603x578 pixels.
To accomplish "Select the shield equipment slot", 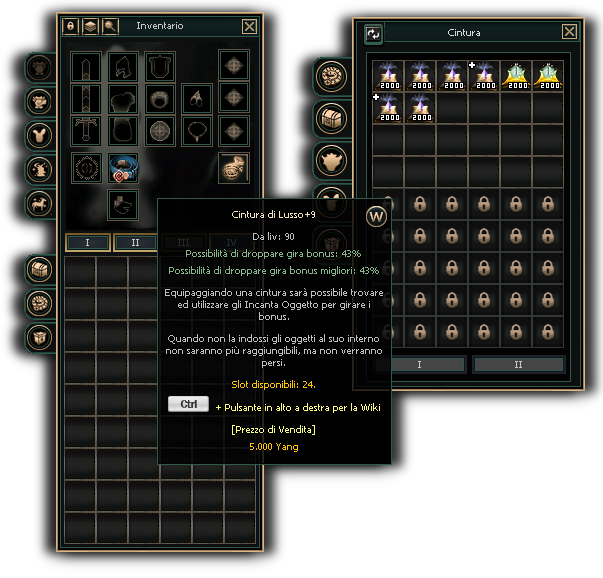I will (160, 67).
